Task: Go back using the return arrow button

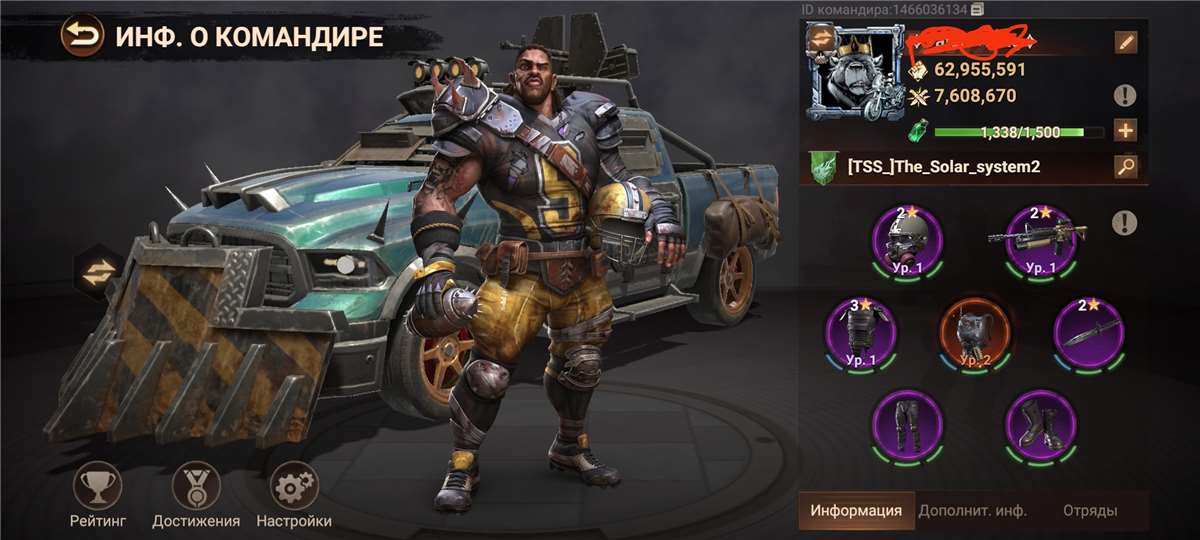Action: [x=81, y=37]
